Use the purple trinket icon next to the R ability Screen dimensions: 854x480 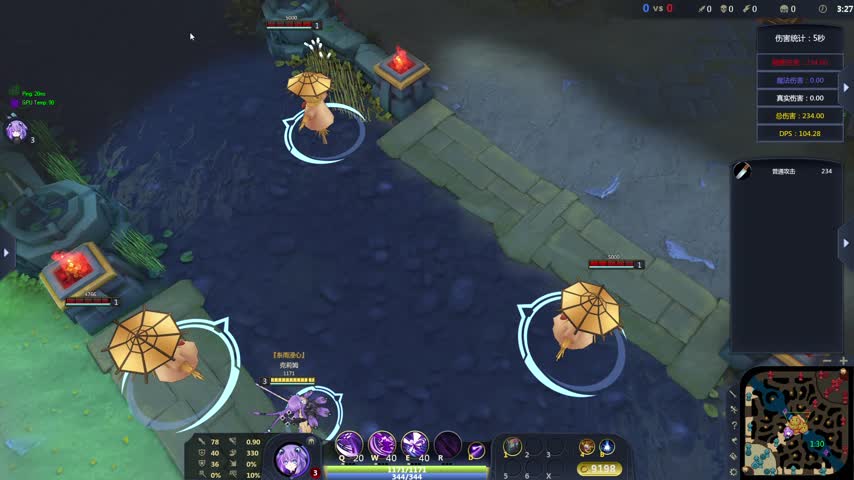tap(477, 450)
